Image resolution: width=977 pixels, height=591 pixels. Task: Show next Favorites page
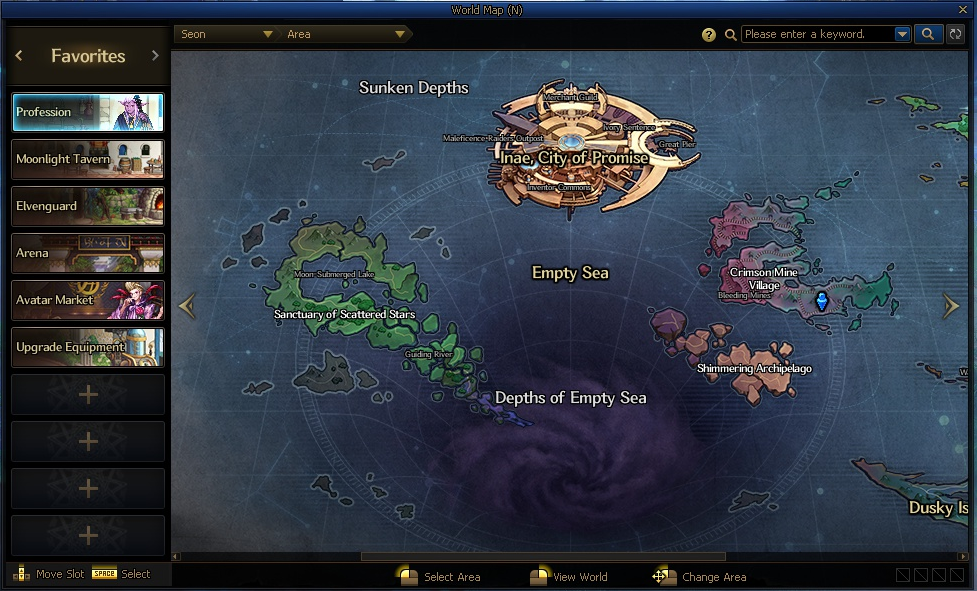click(x=155, y=56)
